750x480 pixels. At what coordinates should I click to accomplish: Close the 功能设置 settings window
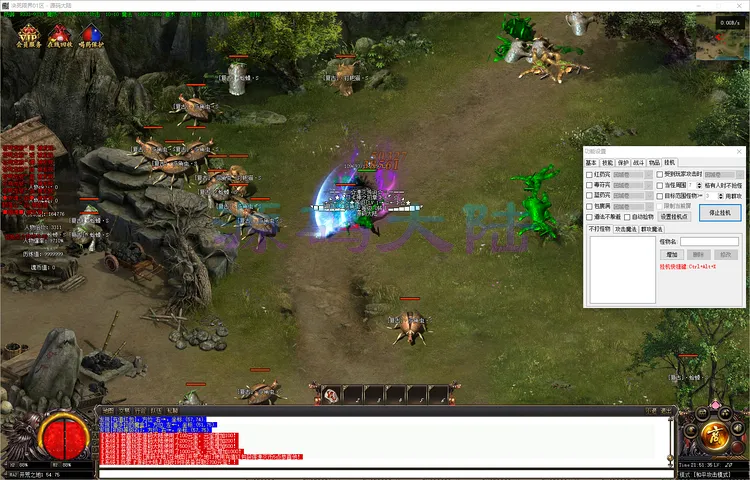point(739,151)
